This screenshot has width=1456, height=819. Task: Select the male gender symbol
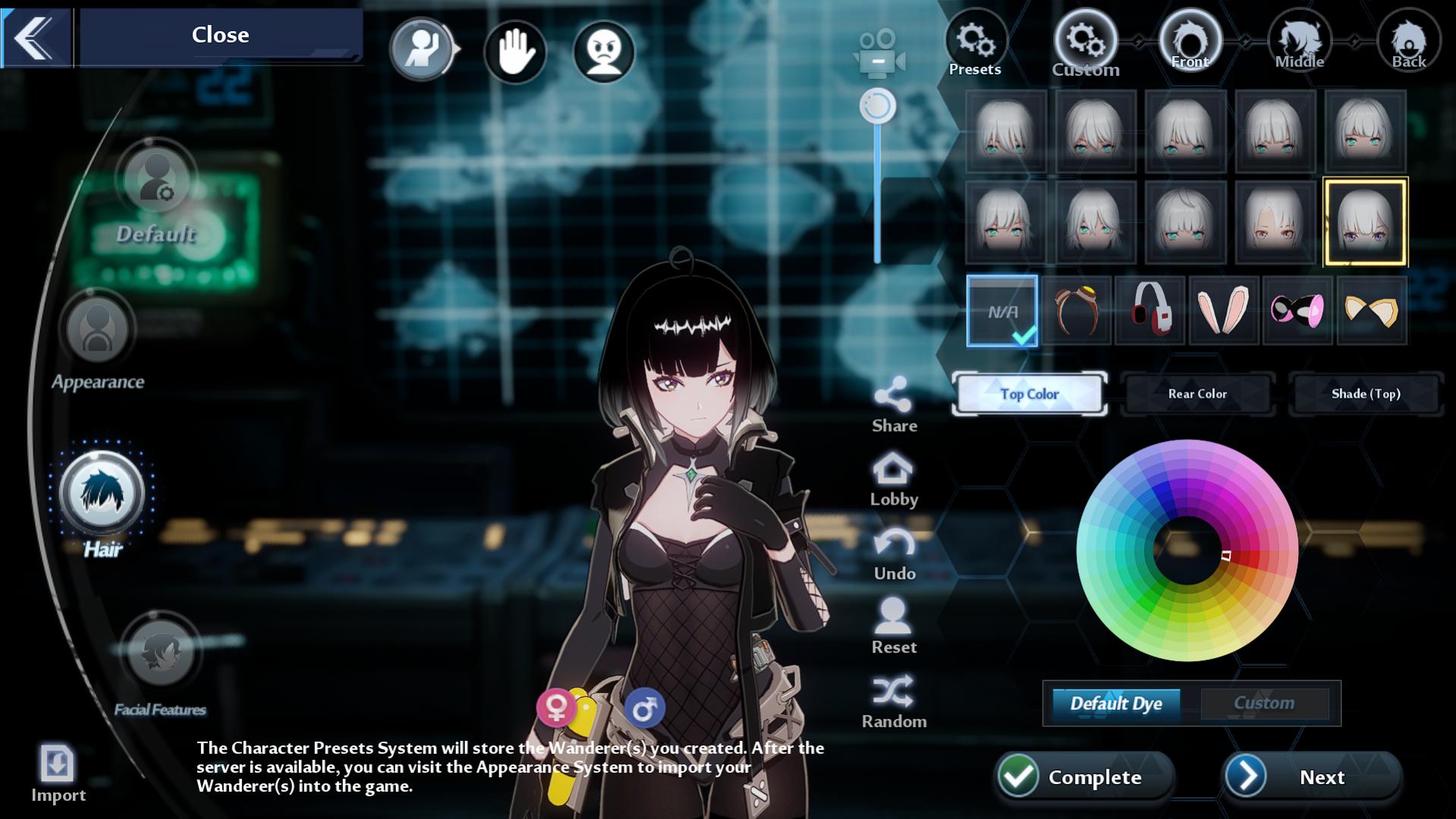[x=644, y=708]
